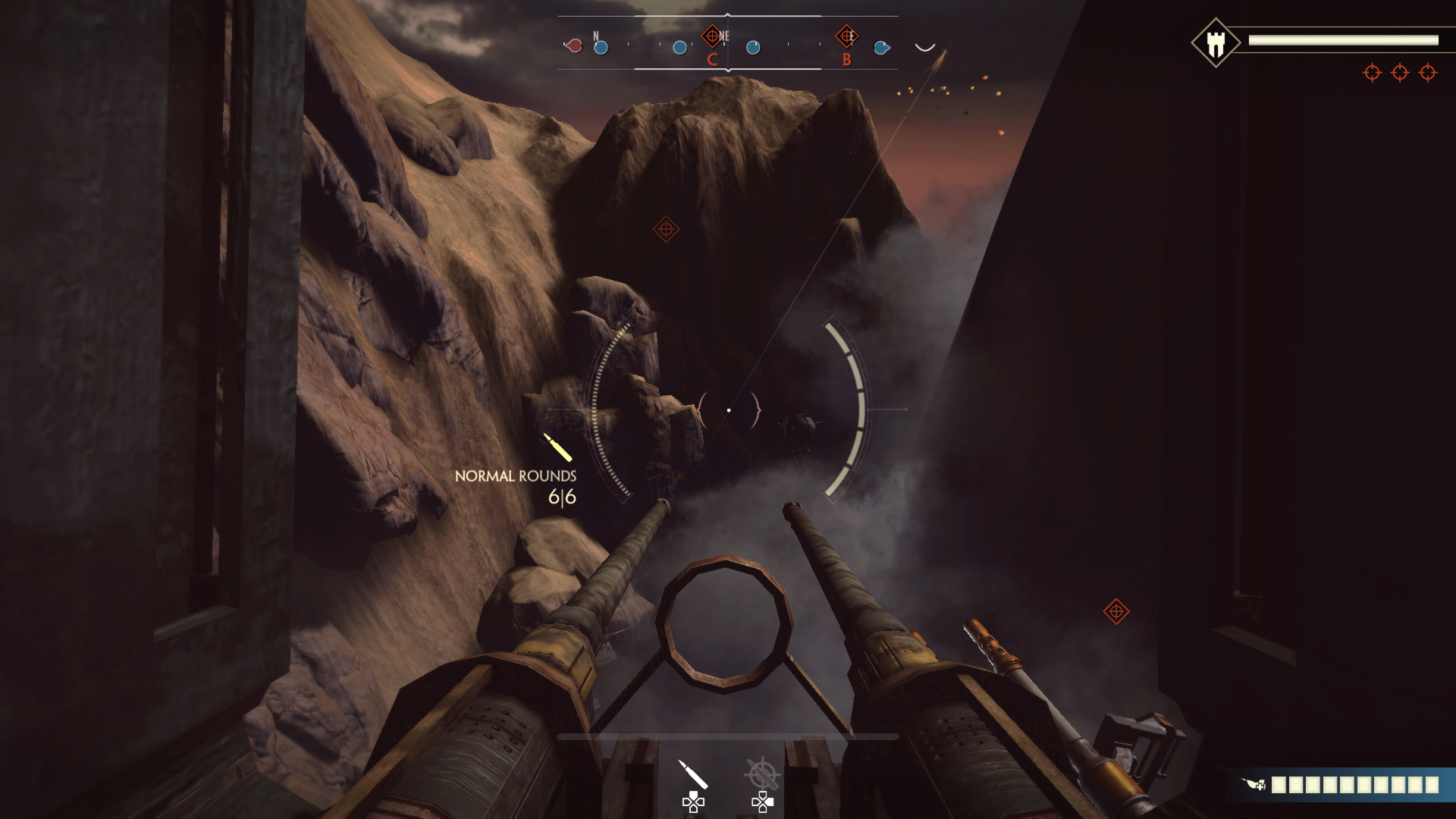Click the first red crosshair kill marker top-right
Viewport: 1456px width, 819px height.
point(1372,74)
